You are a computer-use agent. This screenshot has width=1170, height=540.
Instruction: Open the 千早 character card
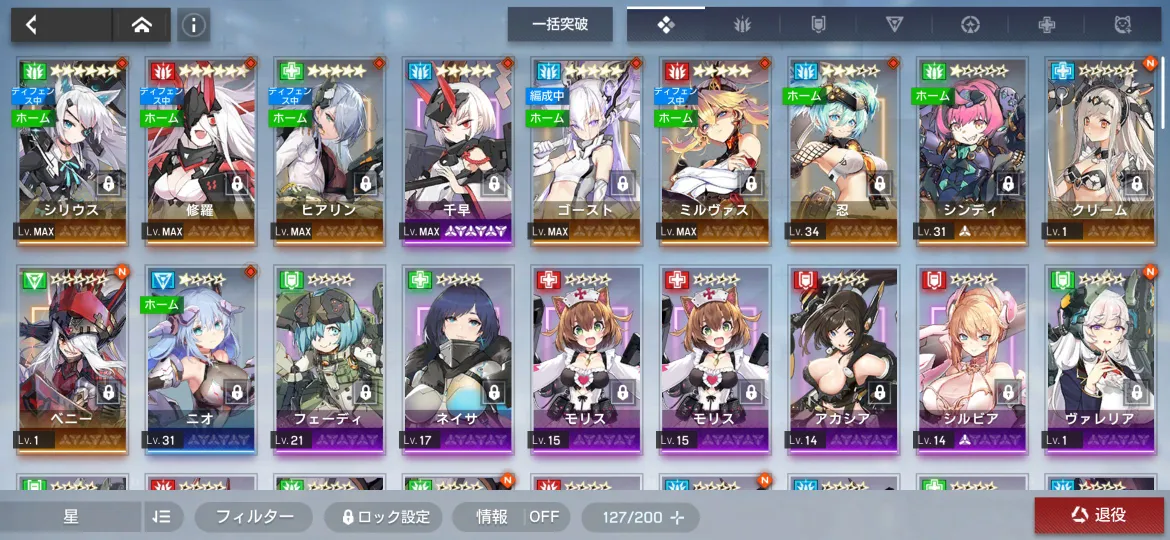(x=456, y=150)
